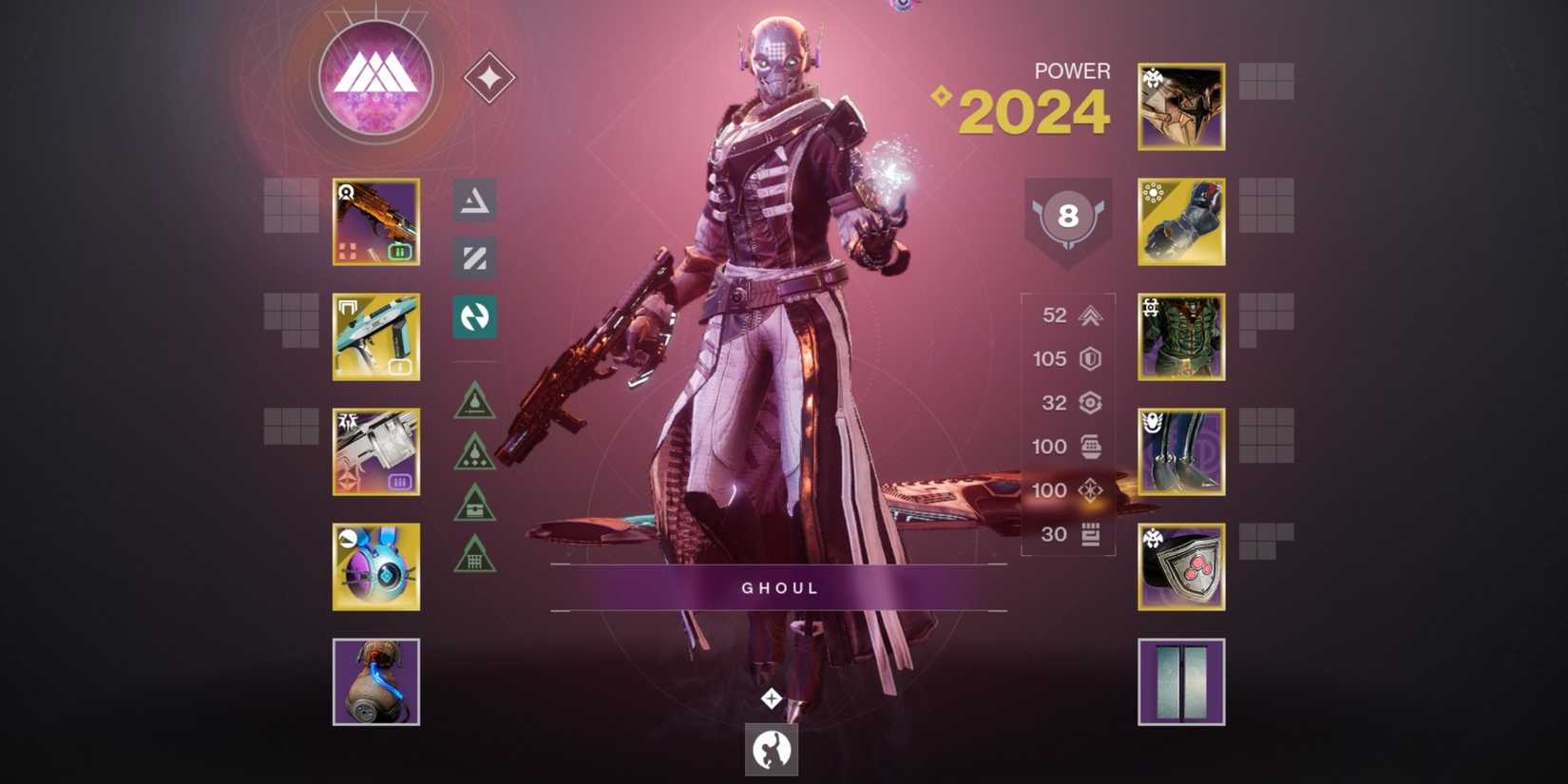Select the first seasonal artifact perk triangle
This screenshot has height=784, width=1568.
point(475,401)
